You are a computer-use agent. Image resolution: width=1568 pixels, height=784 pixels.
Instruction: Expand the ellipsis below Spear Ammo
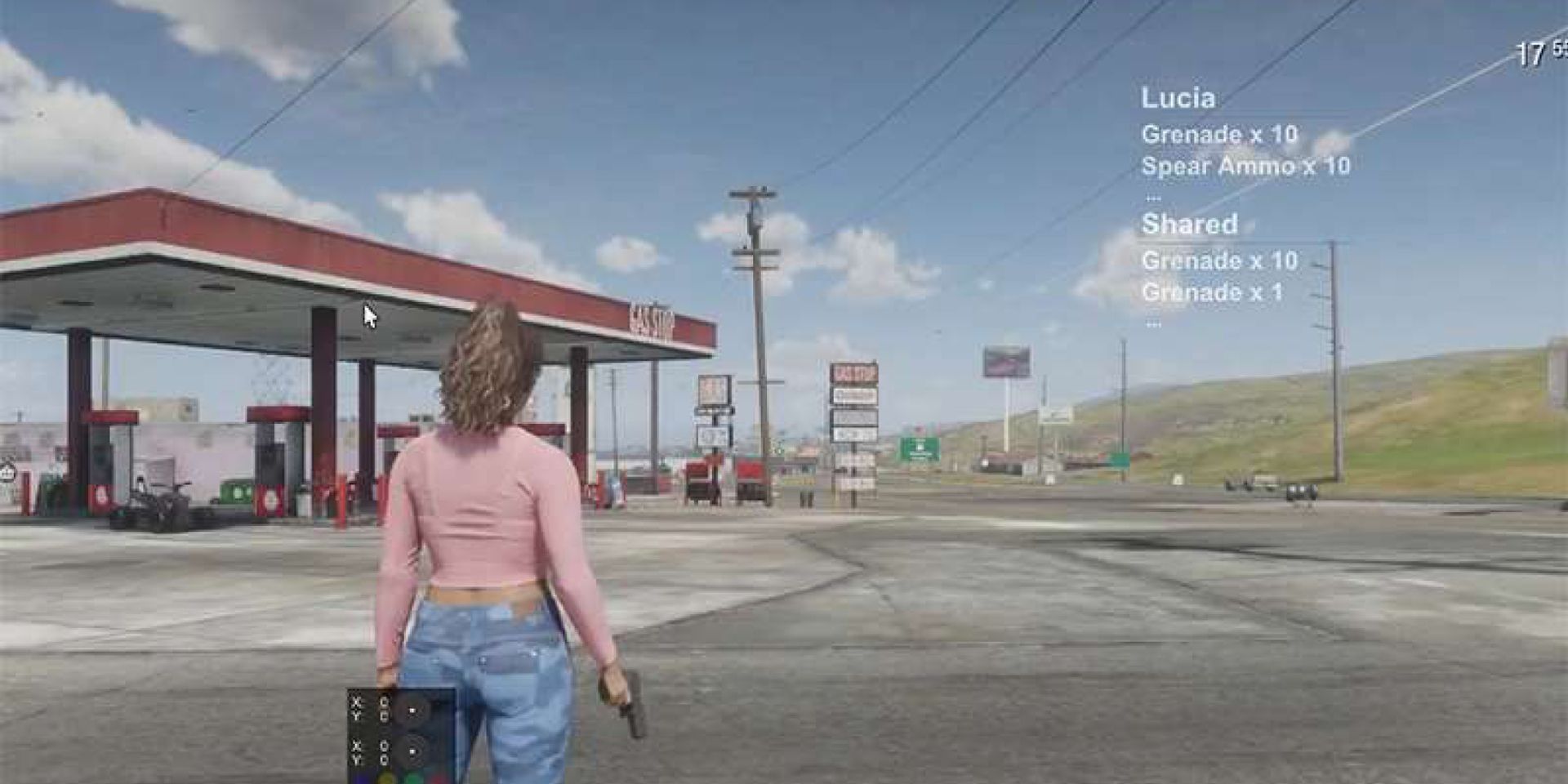(x=1152, y=197)
